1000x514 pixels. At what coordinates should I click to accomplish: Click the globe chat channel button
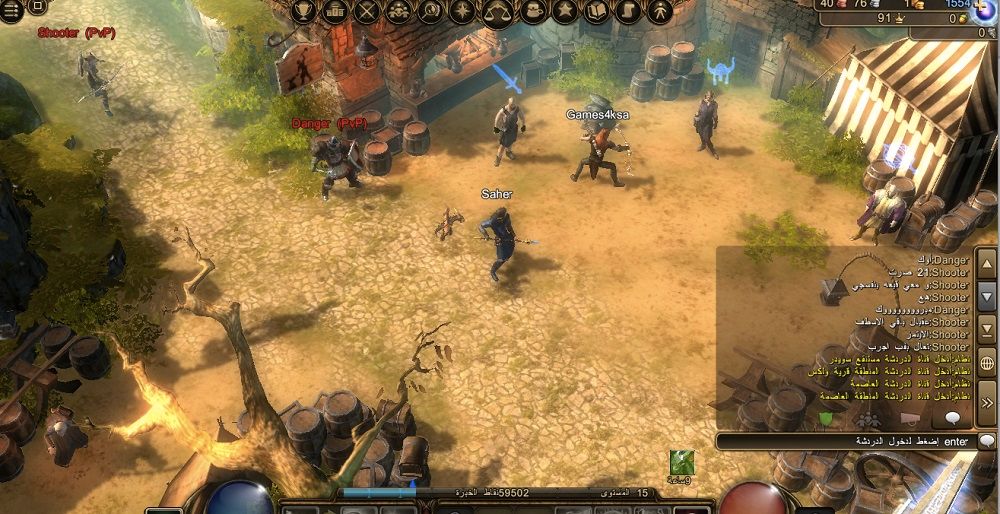point(986,364)
